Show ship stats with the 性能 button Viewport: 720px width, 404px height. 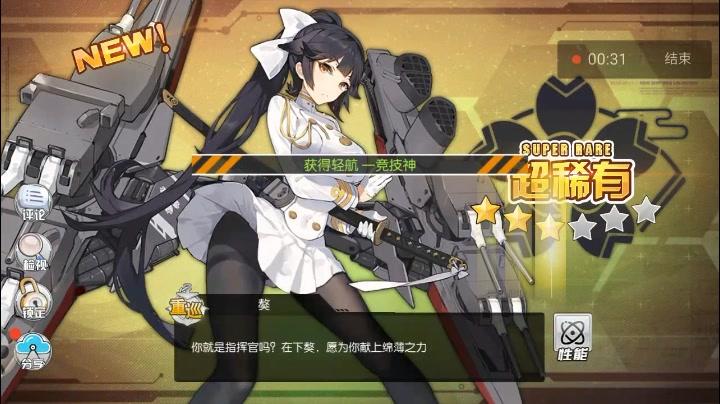pos(573,338)
